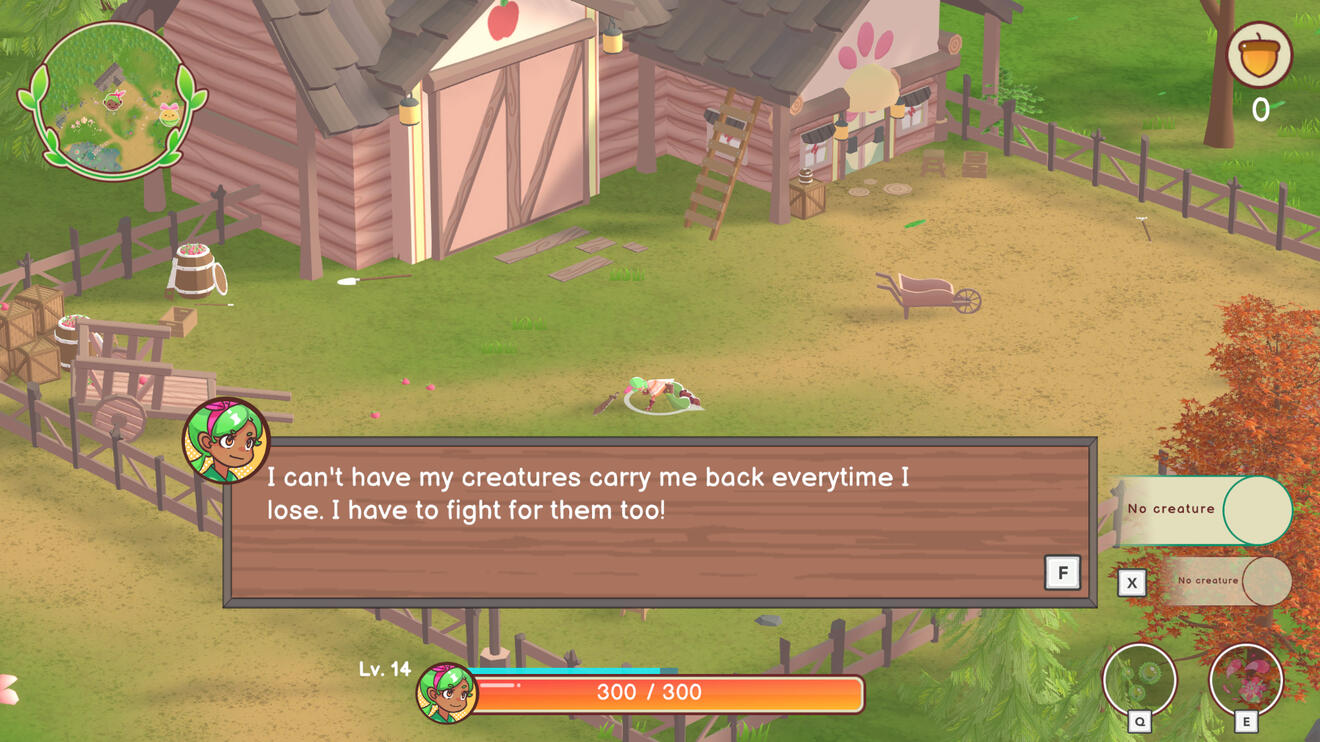Click the acorn currency icon
The height and width of the screenshot is (742, 1320).
coord(1259,55)
